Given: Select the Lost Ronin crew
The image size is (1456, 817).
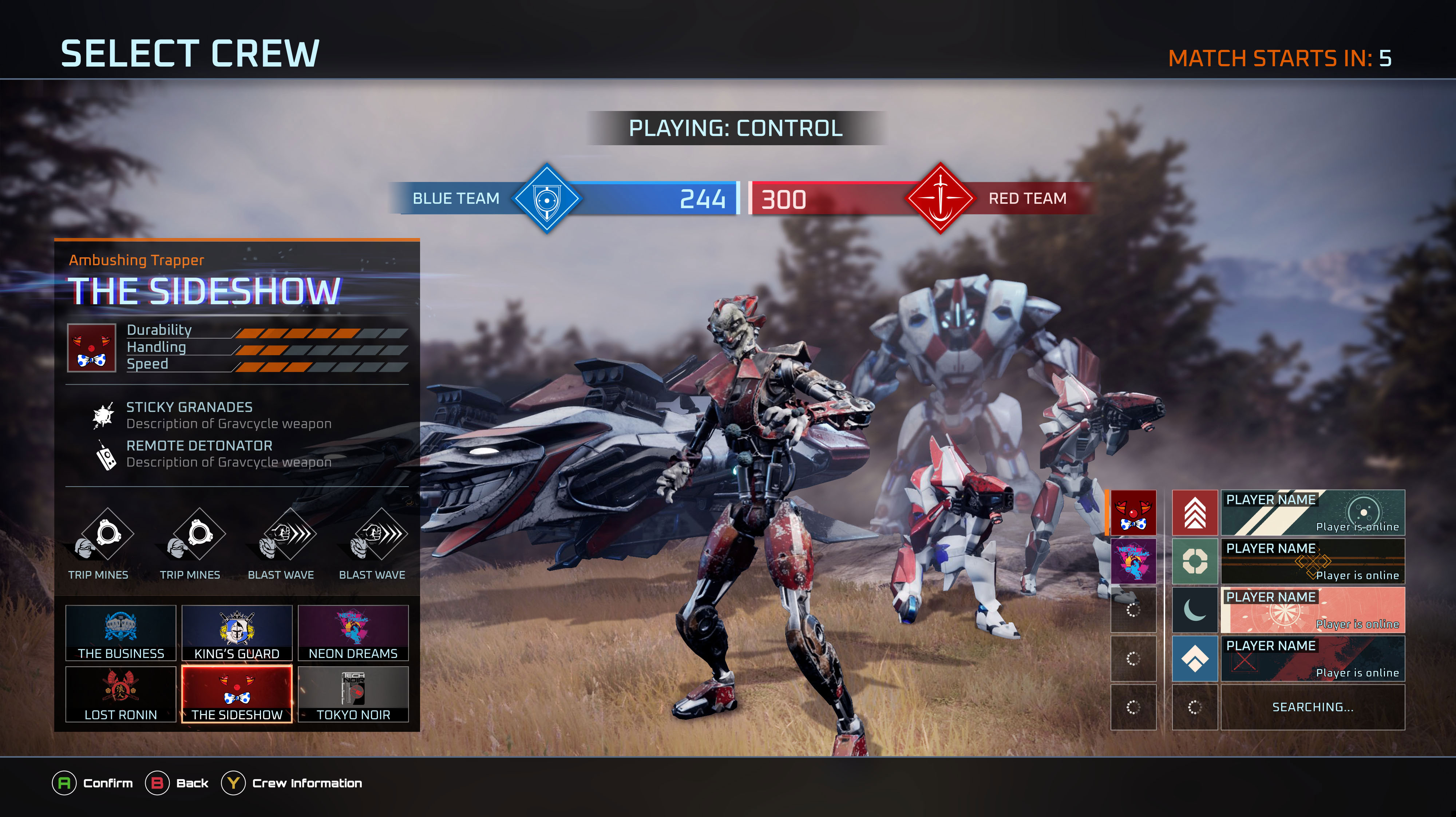Looking at the screenshot, I should (x=120, y=694).
